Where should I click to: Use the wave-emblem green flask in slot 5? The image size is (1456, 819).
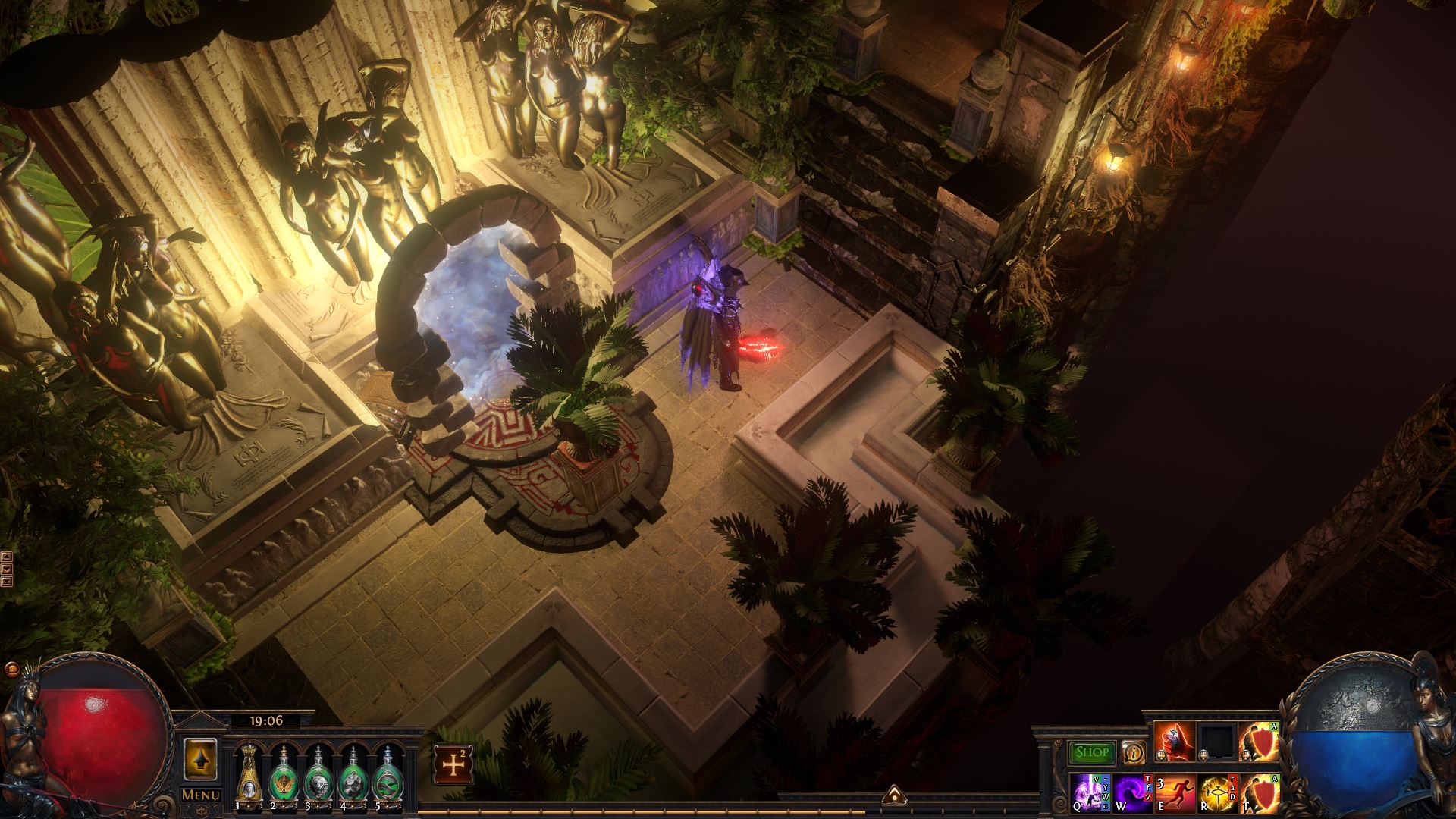click(387, 772)
